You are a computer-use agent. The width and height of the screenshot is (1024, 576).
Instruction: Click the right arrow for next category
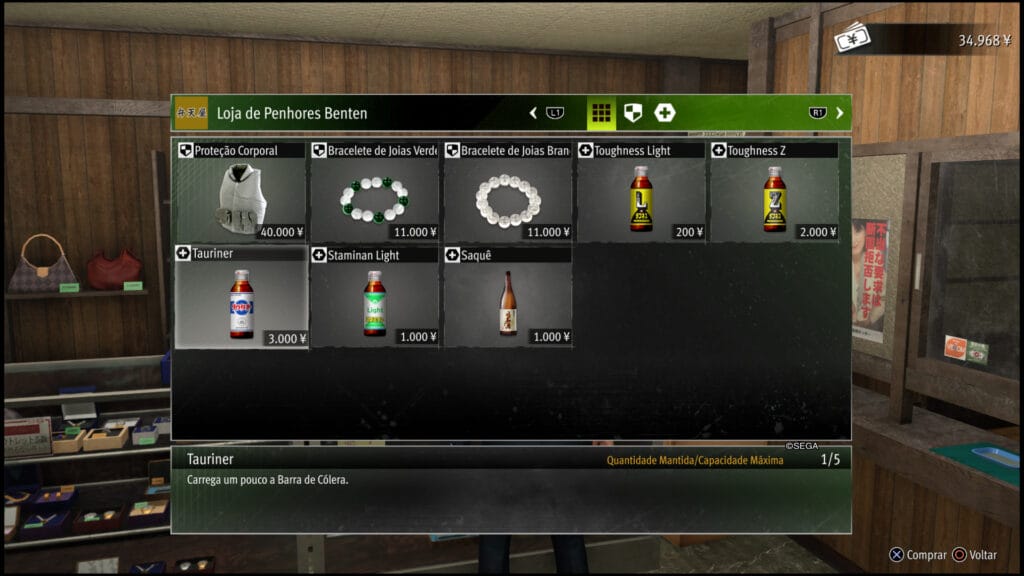(839, 113)
